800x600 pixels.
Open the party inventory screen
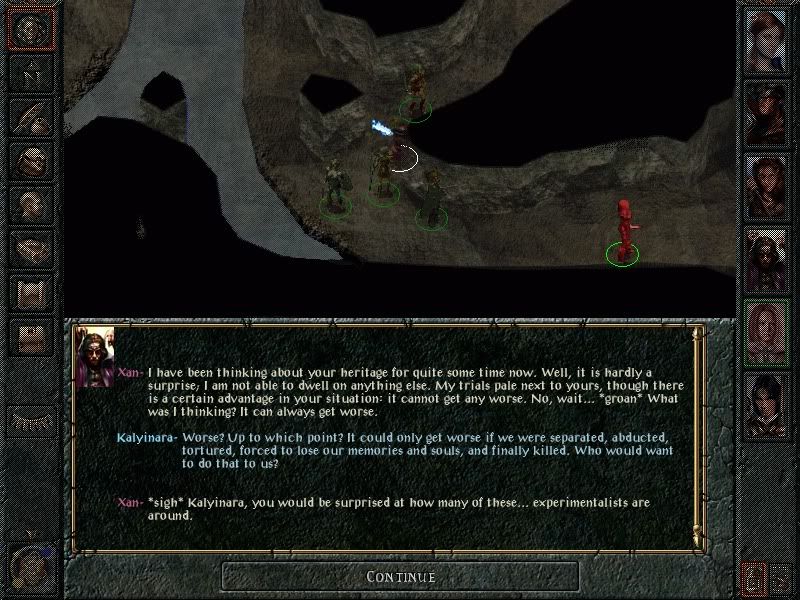tap(31, 160)
